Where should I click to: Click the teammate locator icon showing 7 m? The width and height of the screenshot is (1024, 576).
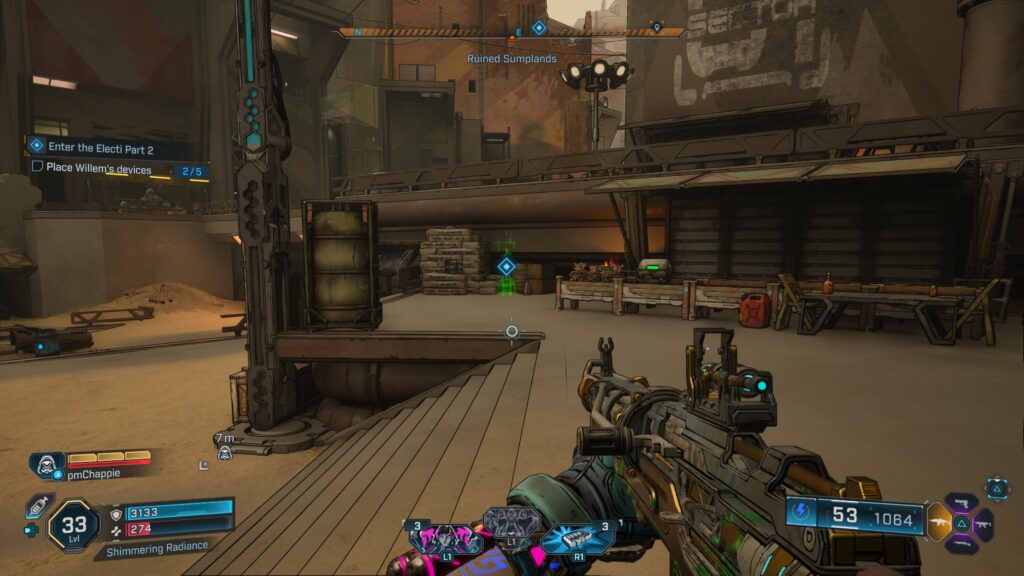tap(225, 452)
